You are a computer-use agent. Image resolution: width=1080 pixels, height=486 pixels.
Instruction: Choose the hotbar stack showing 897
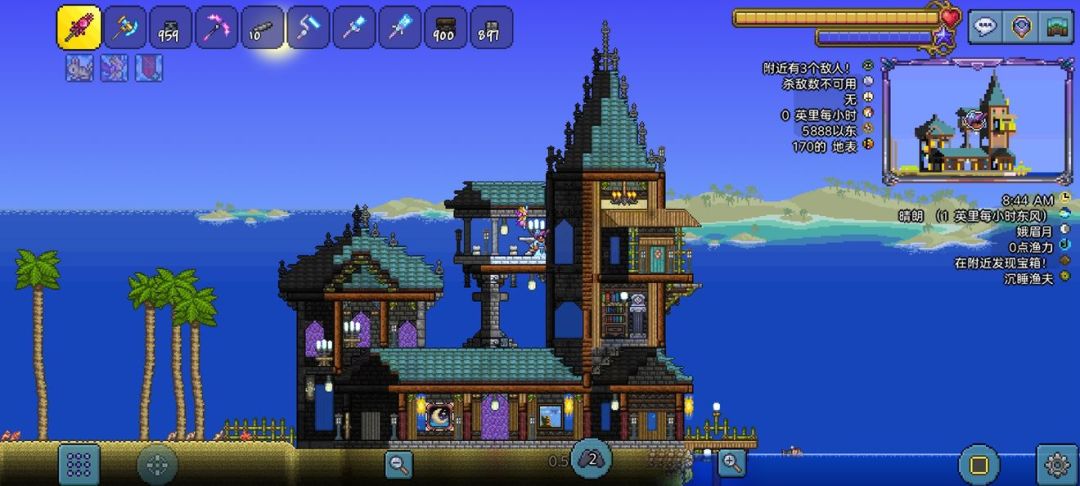pos(491,27)
